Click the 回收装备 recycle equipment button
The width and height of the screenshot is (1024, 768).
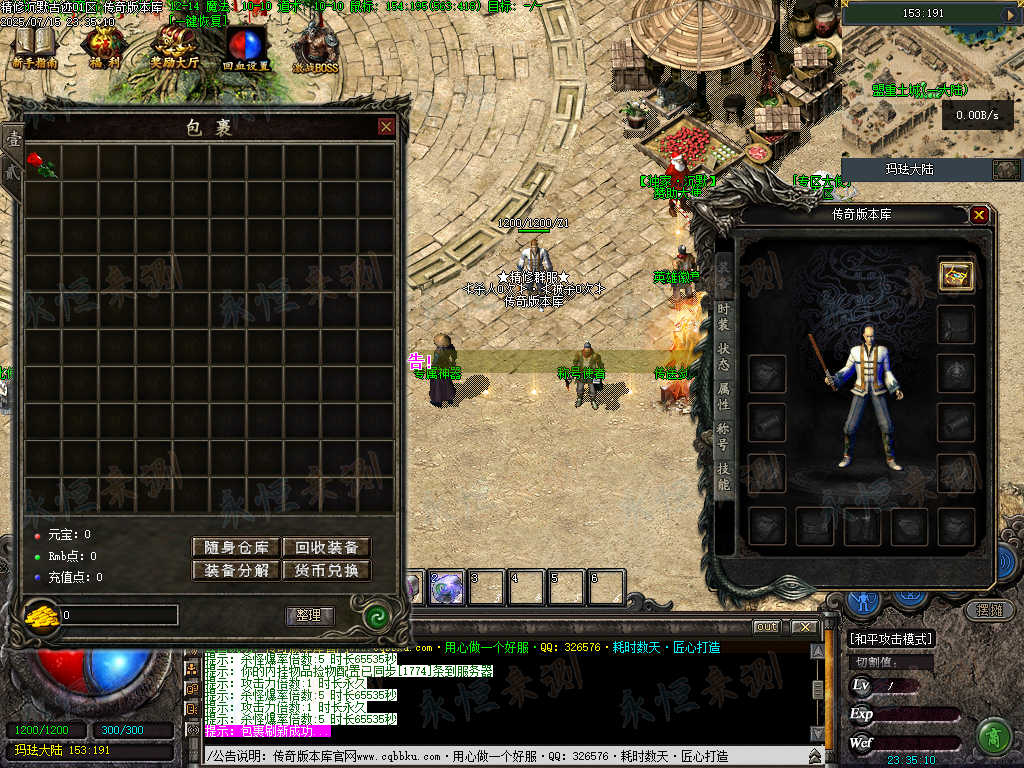[x=326, y=547]
